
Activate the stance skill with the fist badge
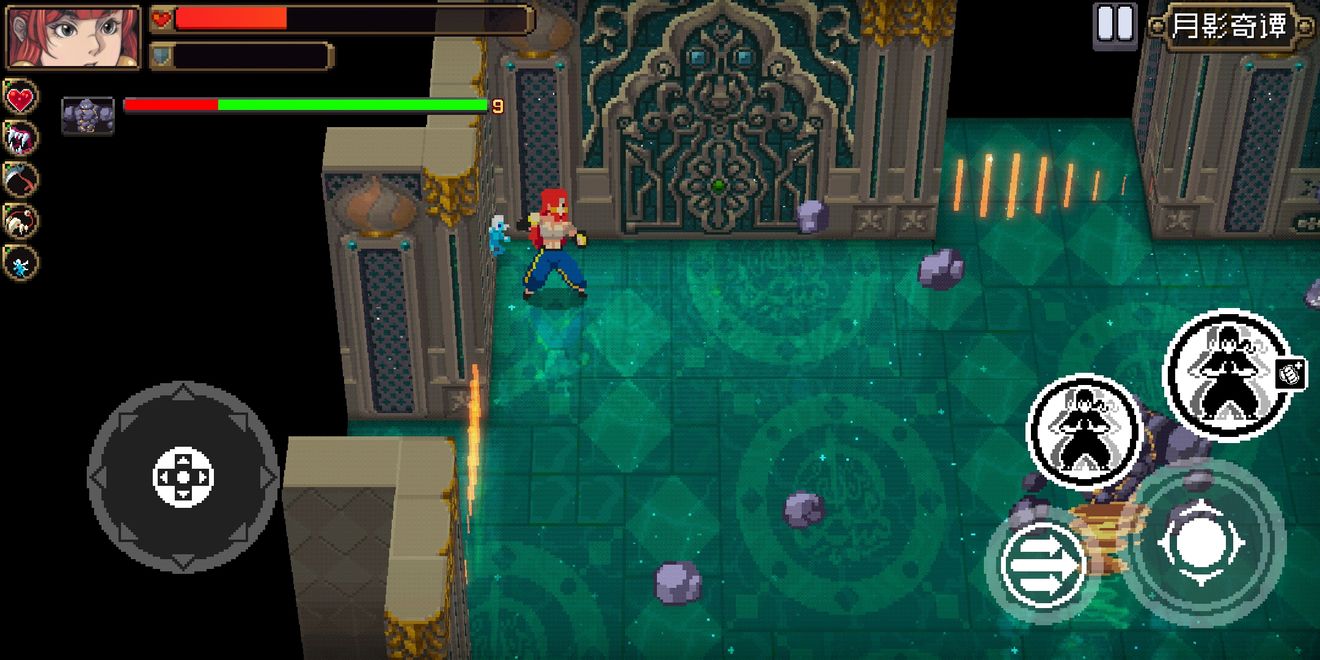pyautogui.click(x=1227, y=375)
